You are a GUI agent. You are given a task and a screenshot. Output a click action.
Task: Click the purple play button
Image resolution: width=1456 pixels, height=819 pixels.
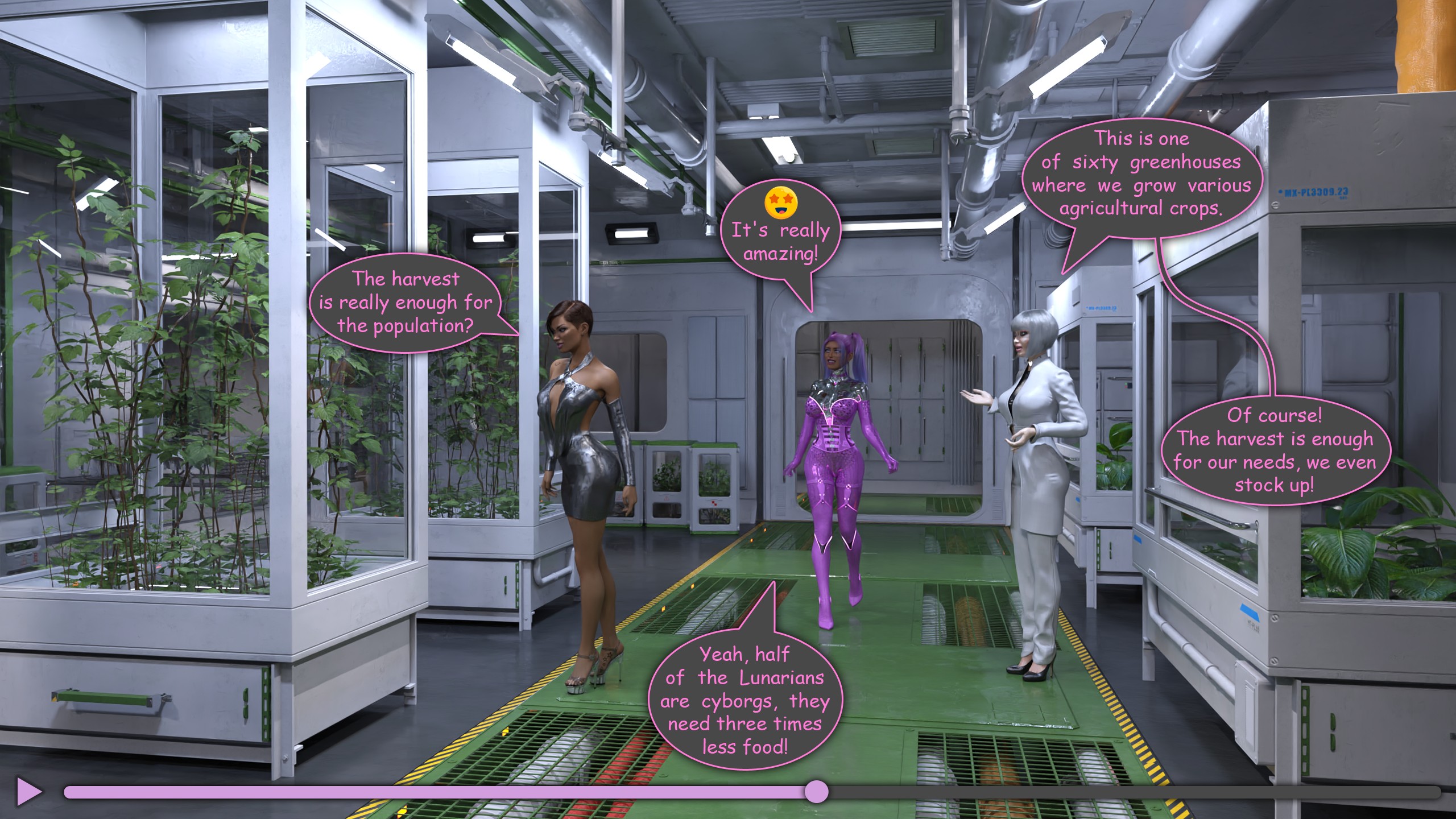pos(28,791)
